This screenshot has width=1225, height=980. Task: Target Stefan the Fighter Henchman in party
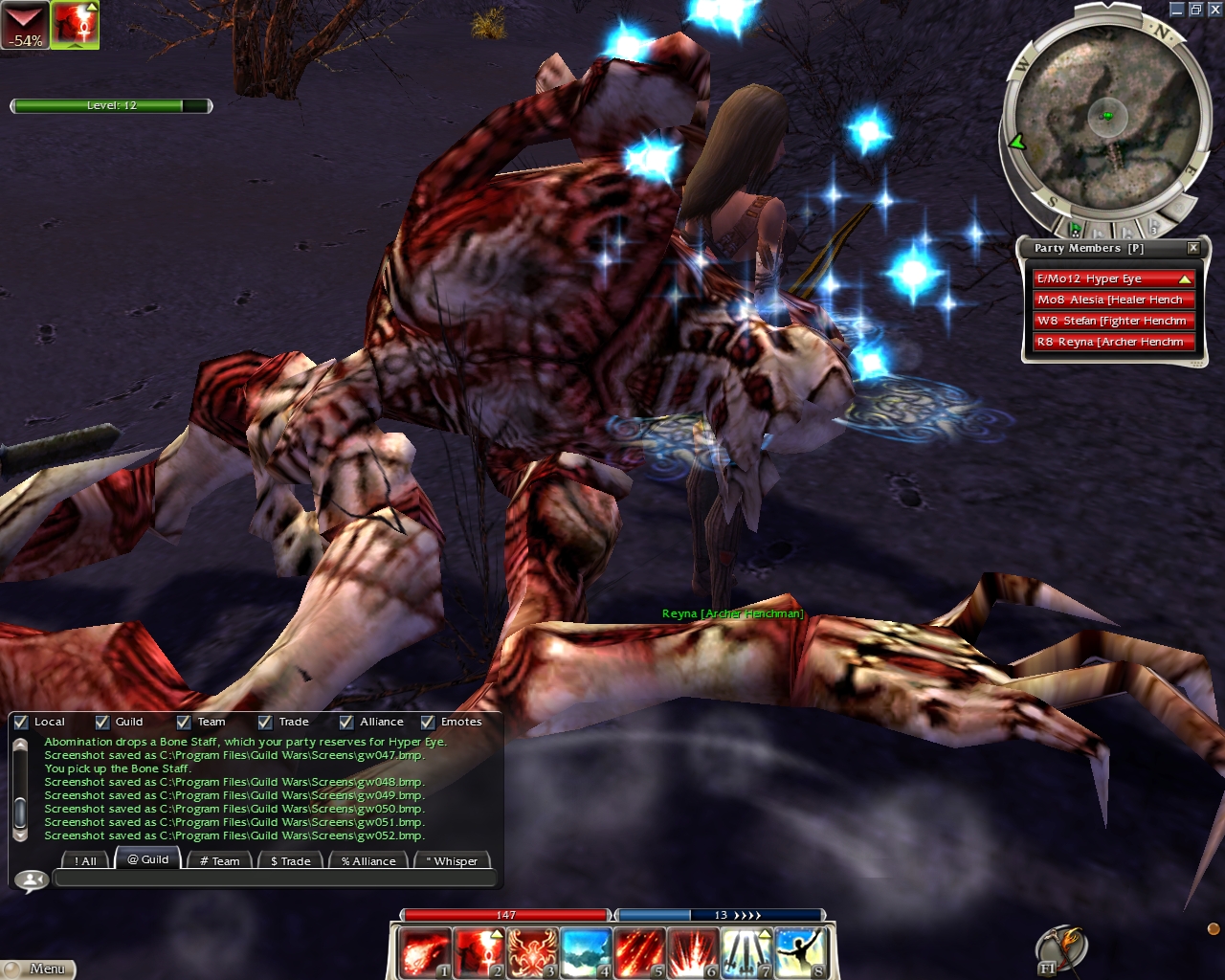[1112, 321]
